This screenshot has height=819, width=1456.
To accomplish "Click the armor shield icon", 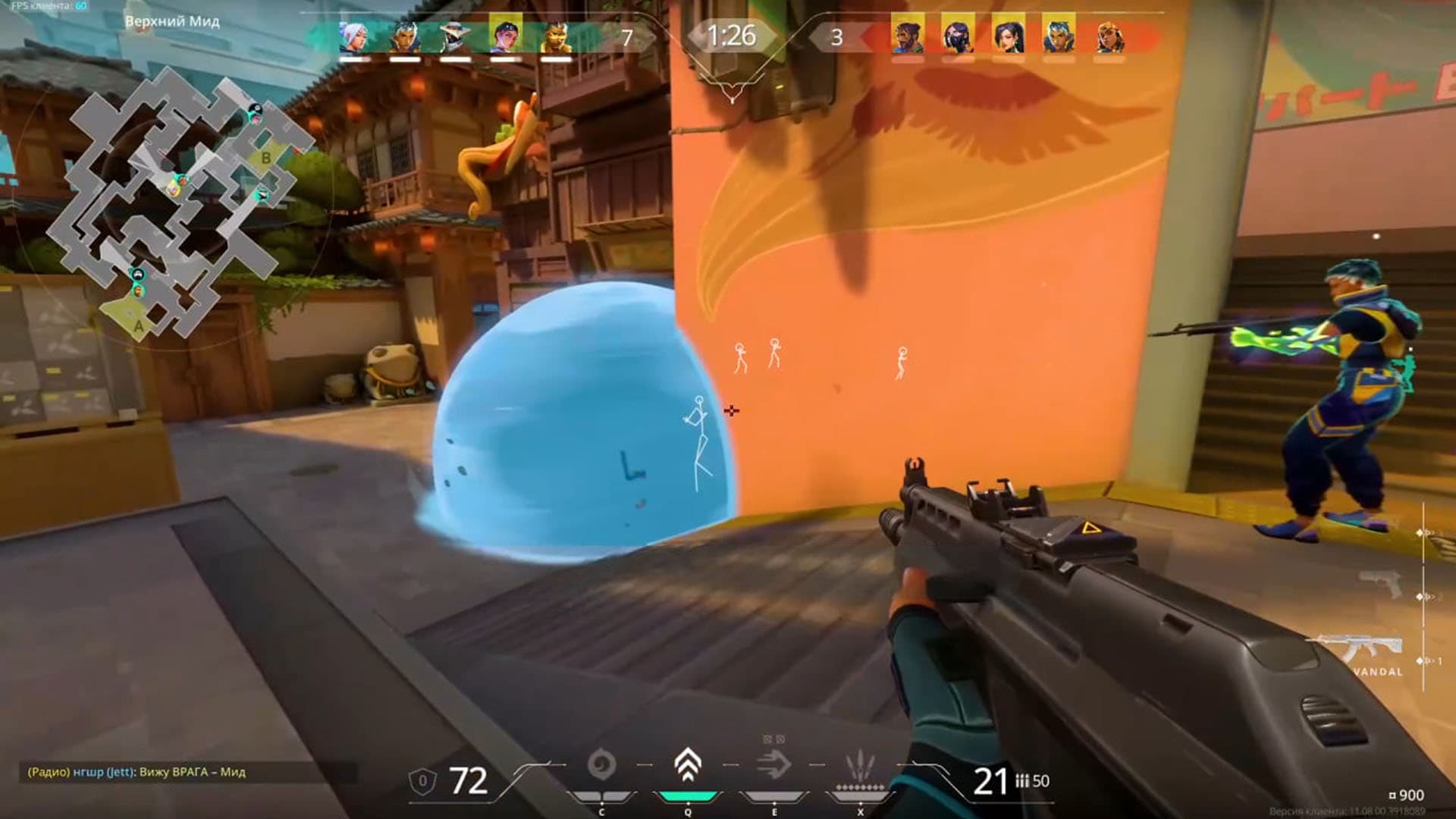I will point(422,781).
